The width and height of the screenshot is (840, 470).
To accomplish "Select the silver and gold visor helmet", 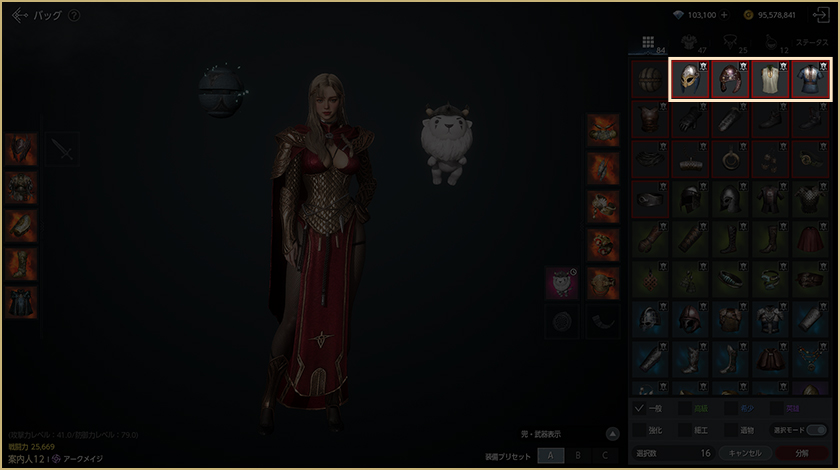I will (689, 79).
